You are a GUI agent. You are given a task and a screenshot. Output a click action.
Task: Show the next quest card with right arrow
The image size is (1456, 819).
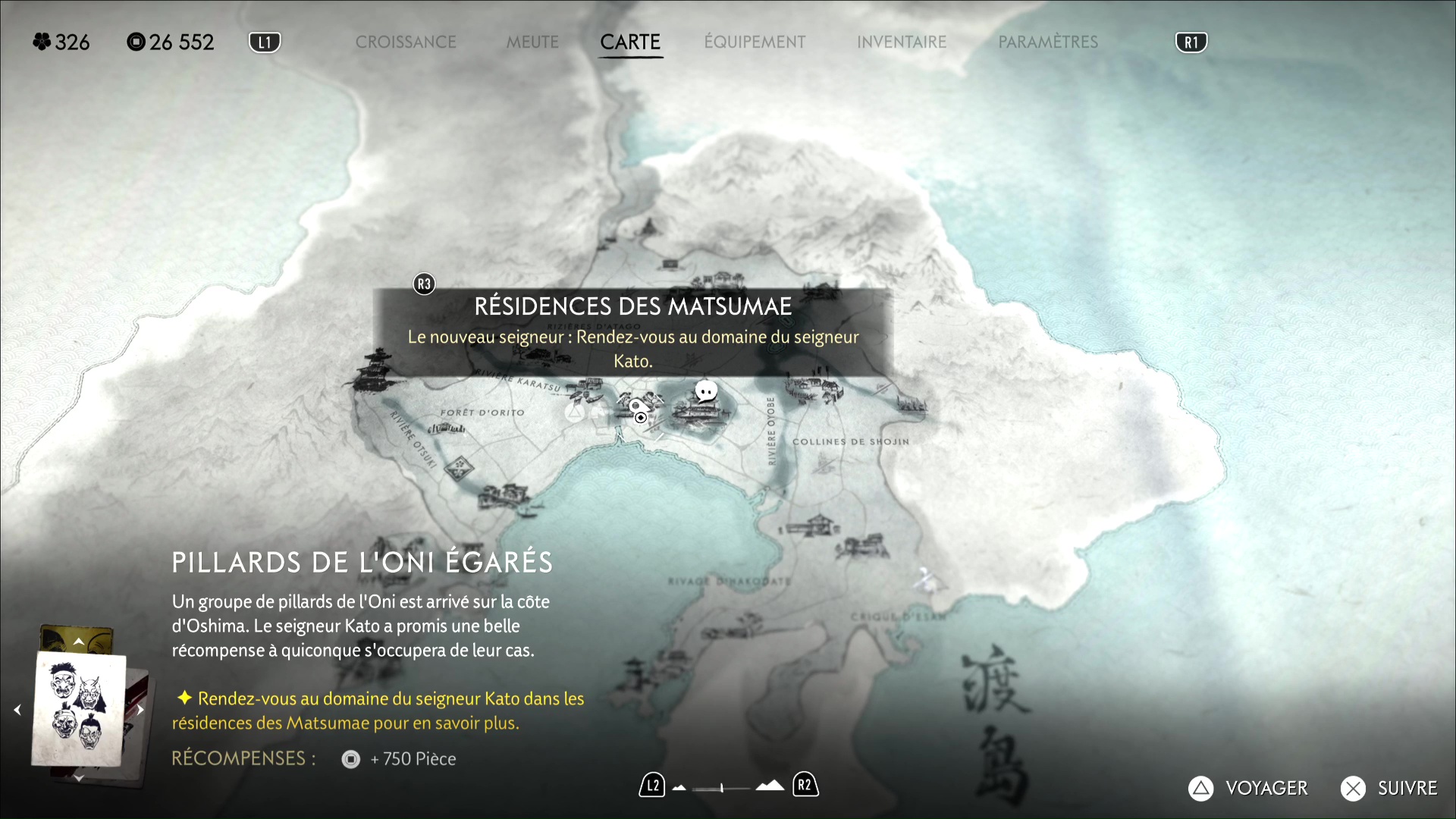pos(140,710)
